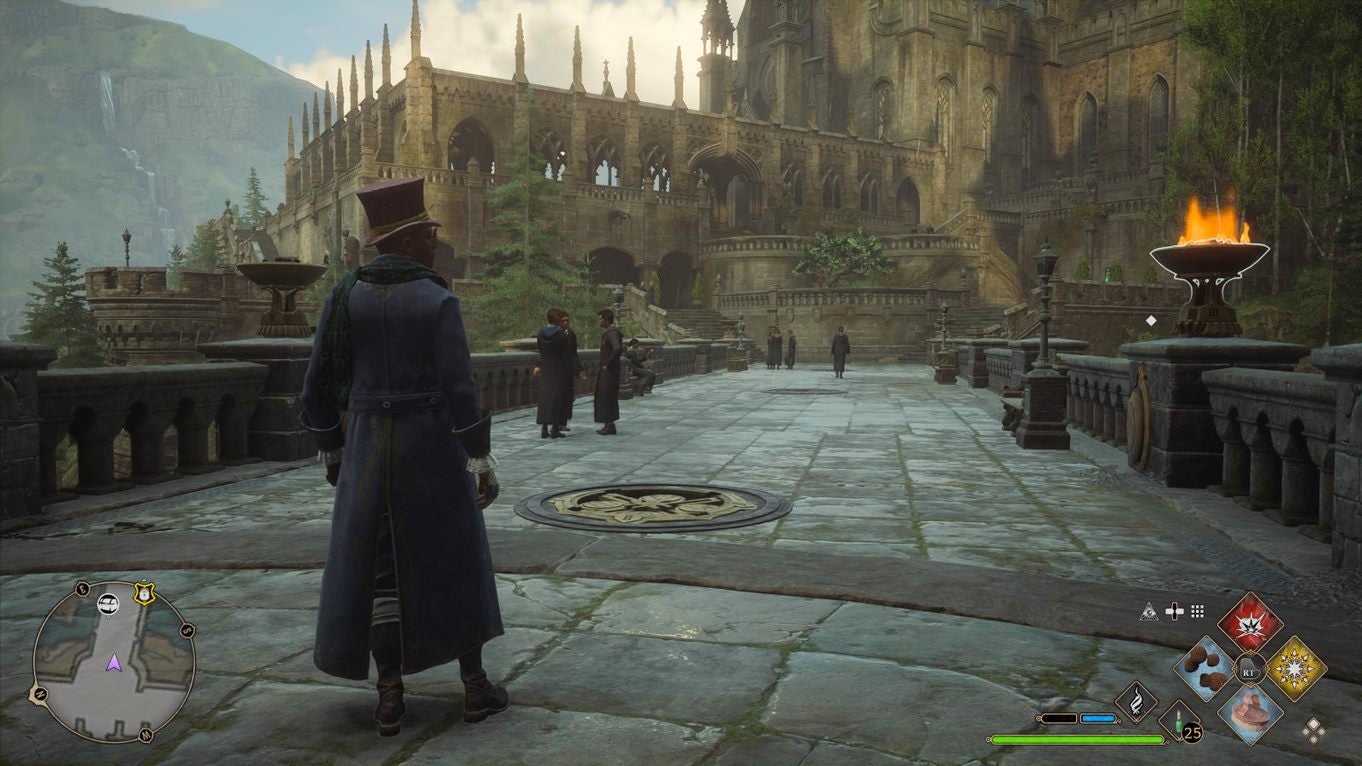Activate the Ancient Magic flame icon
This screenshot has height=766, width=1362.
click(x=1134, y=699)
